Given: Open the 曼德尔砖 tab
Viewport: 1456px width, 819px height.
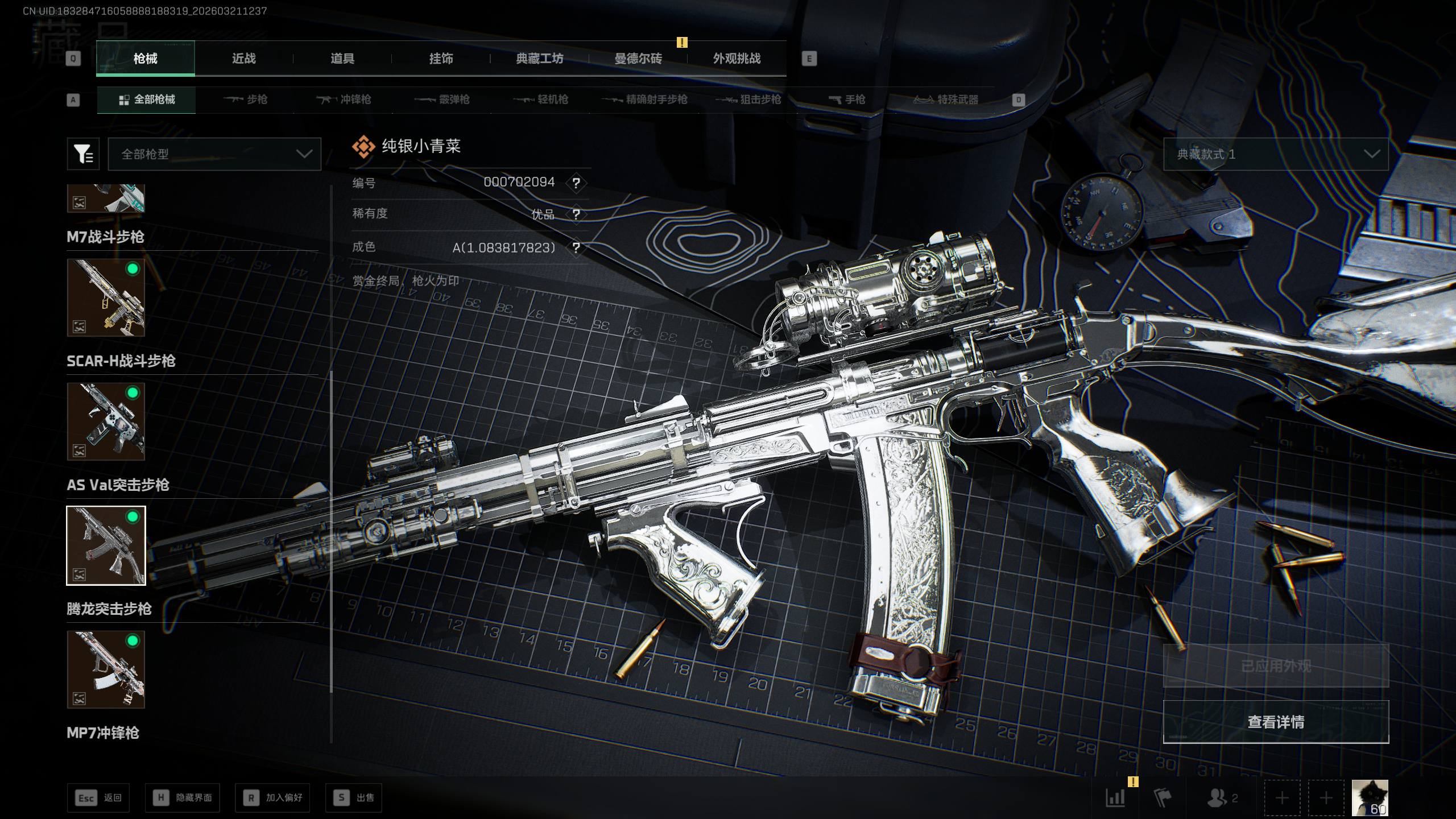Looking at the screenshot, I should [x=638, y=59].
